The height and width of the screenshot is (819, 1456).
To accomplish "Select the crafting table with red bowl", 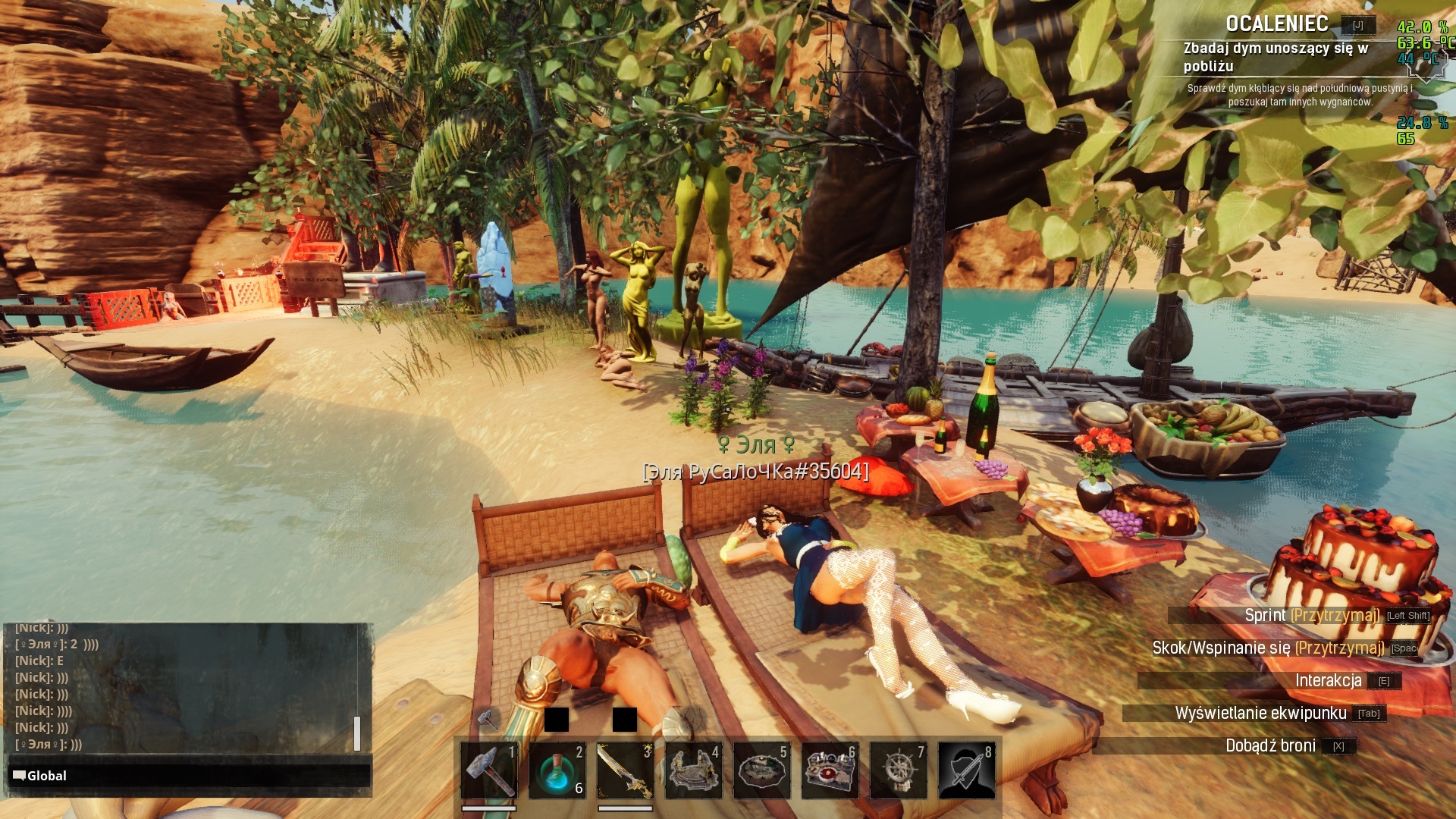I will (830, 770).
